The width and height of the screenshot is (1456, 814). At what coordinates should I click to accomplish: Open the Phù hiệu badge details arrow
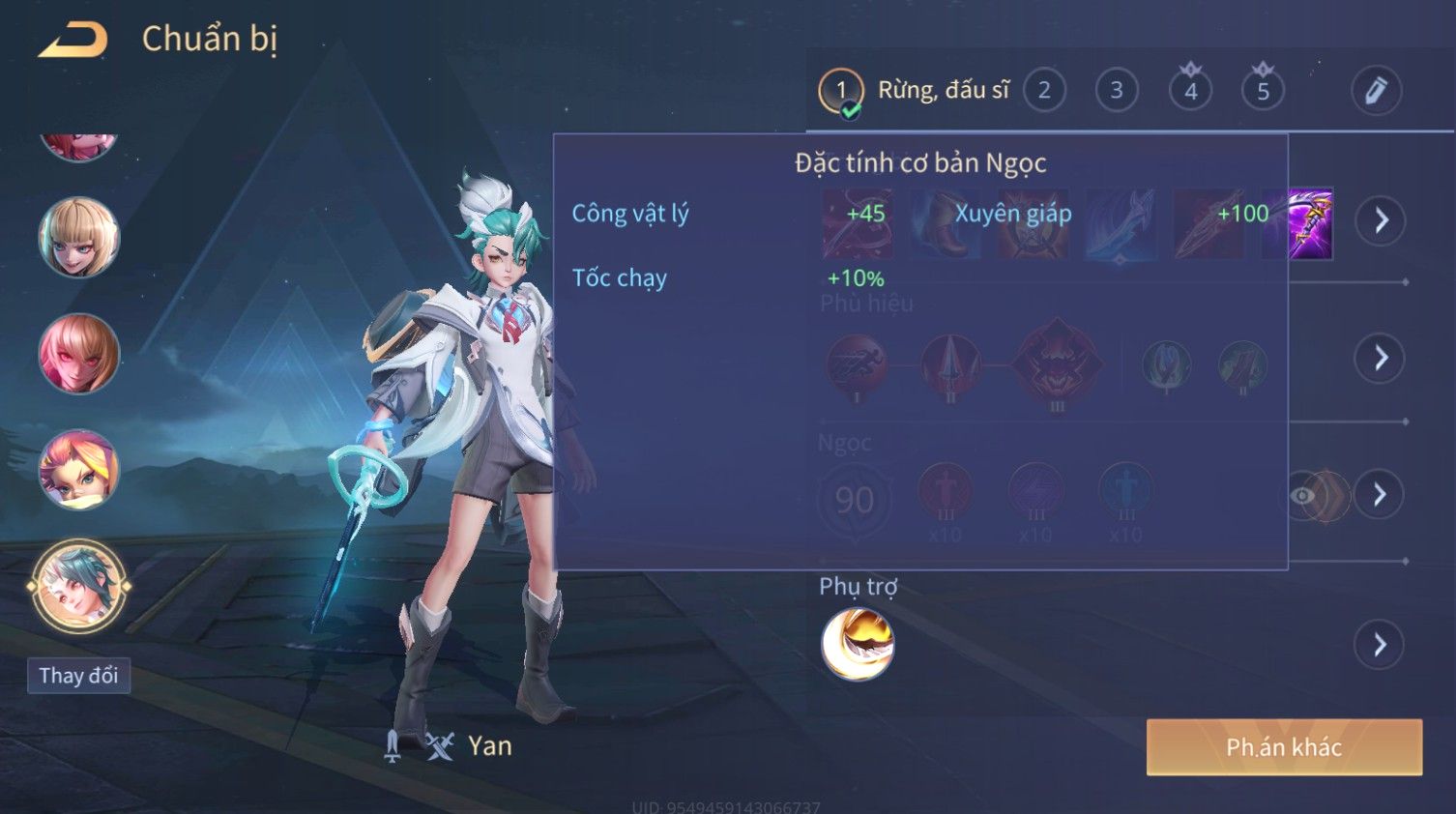[x=1380, y=359]
